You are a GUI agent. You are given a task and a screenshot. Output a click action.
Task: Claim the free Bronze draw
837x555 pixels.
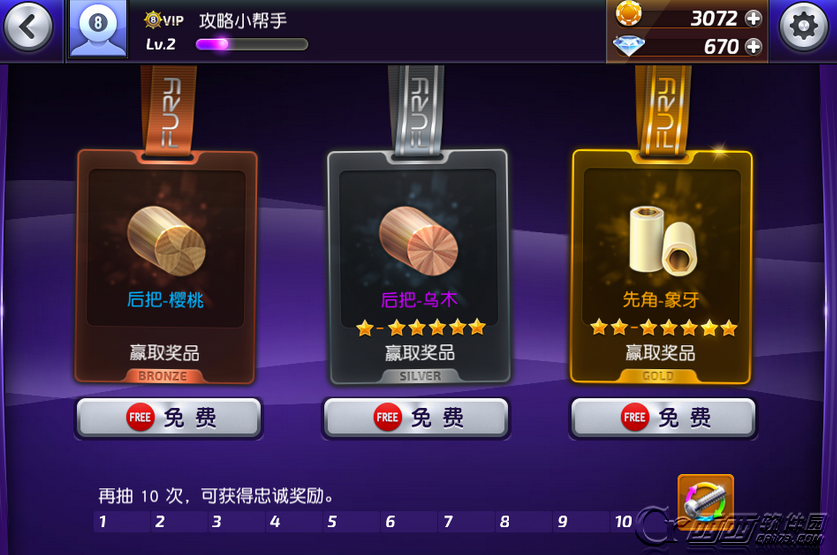169,417
